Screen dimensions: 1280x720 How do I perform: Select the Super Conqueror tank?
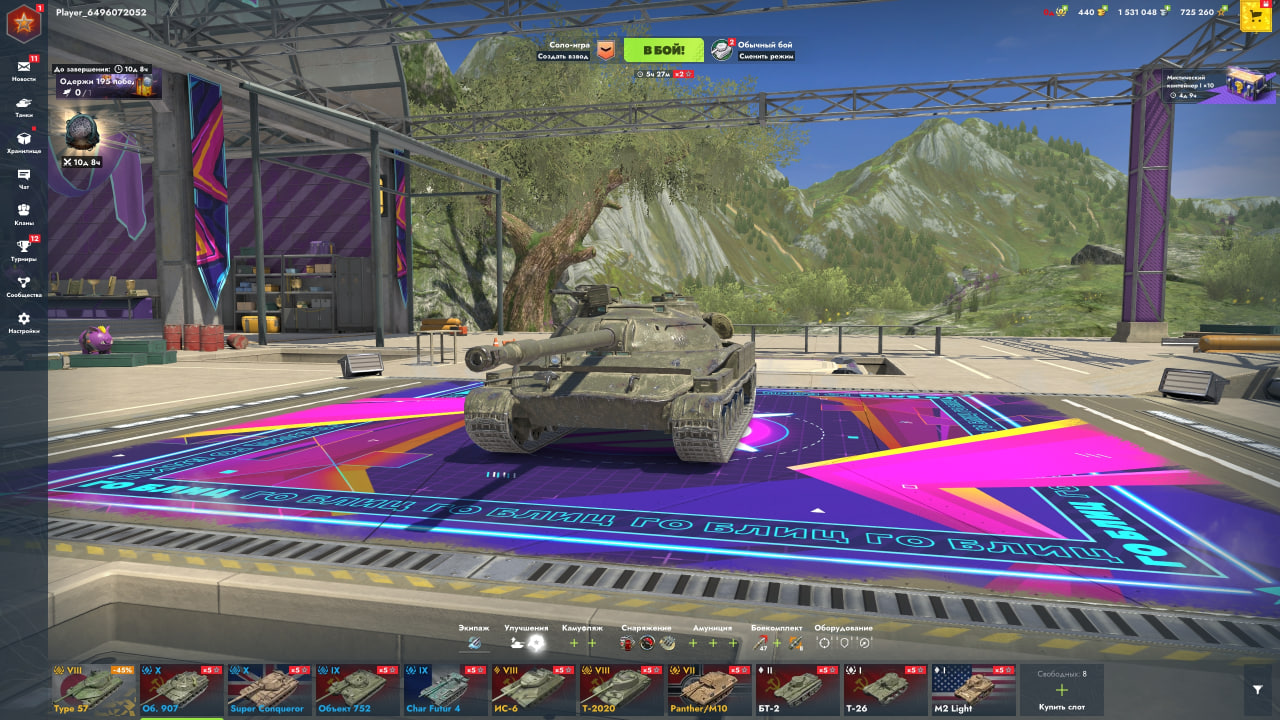(270, 690)
